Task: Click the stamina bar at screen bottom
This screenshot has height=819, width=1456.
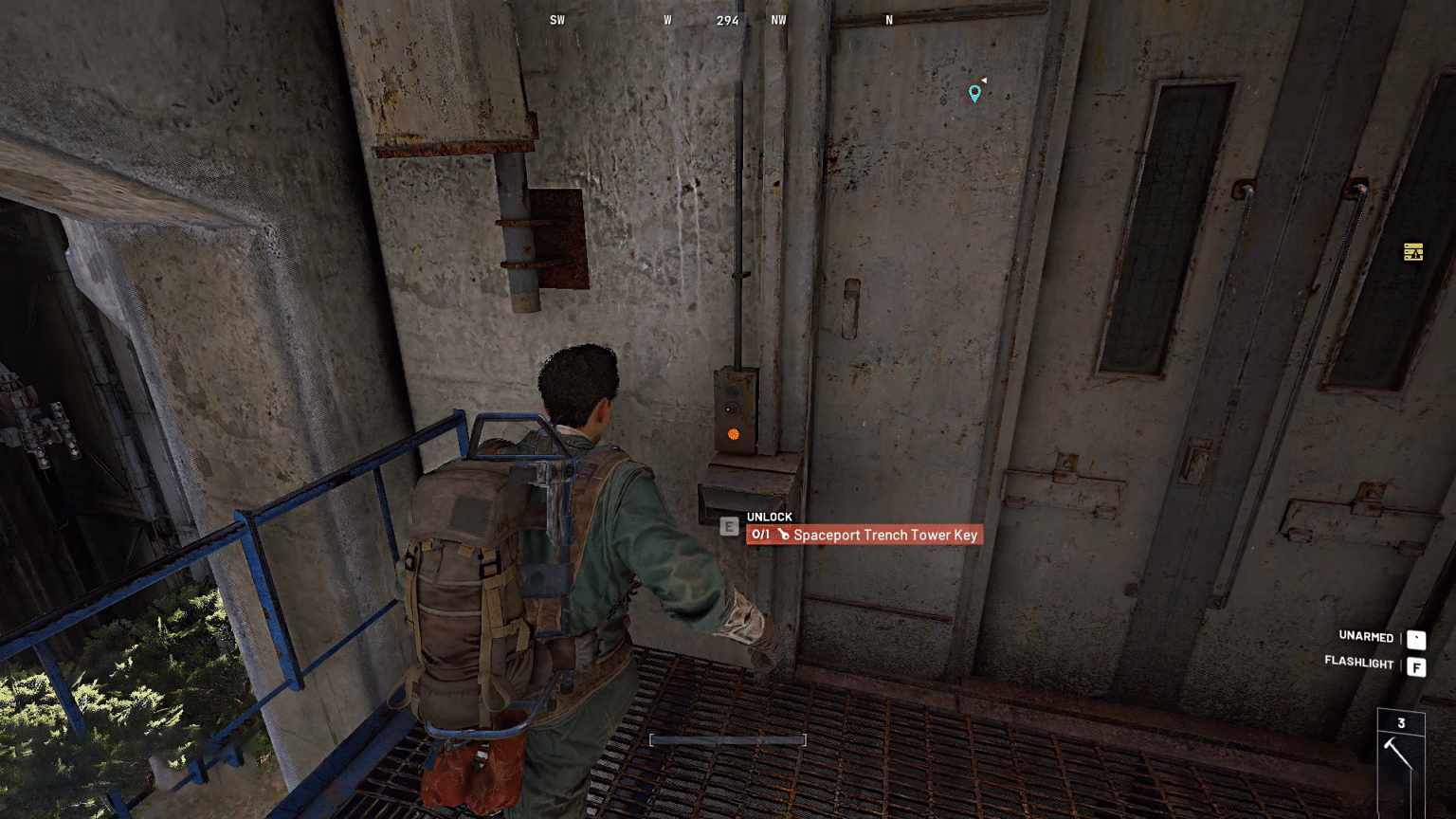Action: 727,739
